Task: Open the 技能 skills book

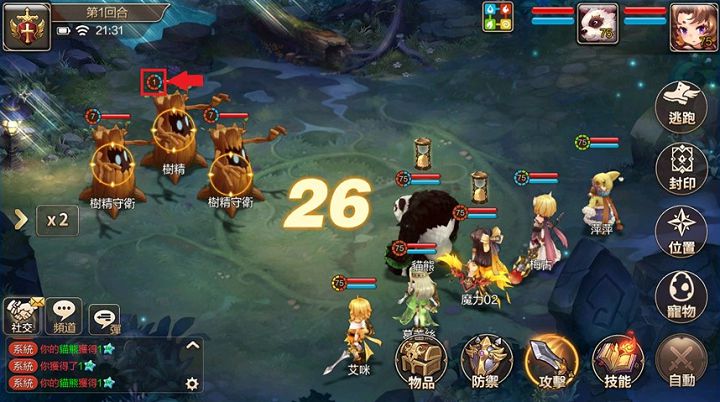Action: click(616, 361)
